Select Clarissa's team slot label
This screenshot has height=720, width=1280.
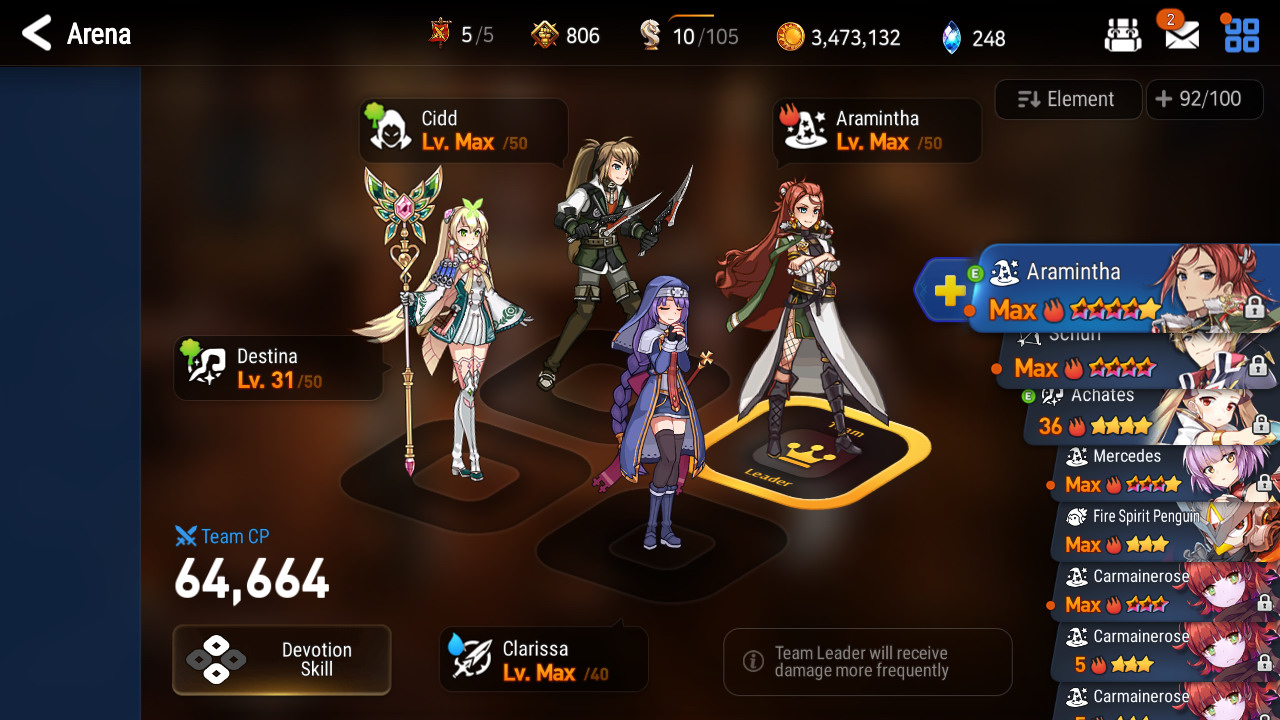pos(543,661)
